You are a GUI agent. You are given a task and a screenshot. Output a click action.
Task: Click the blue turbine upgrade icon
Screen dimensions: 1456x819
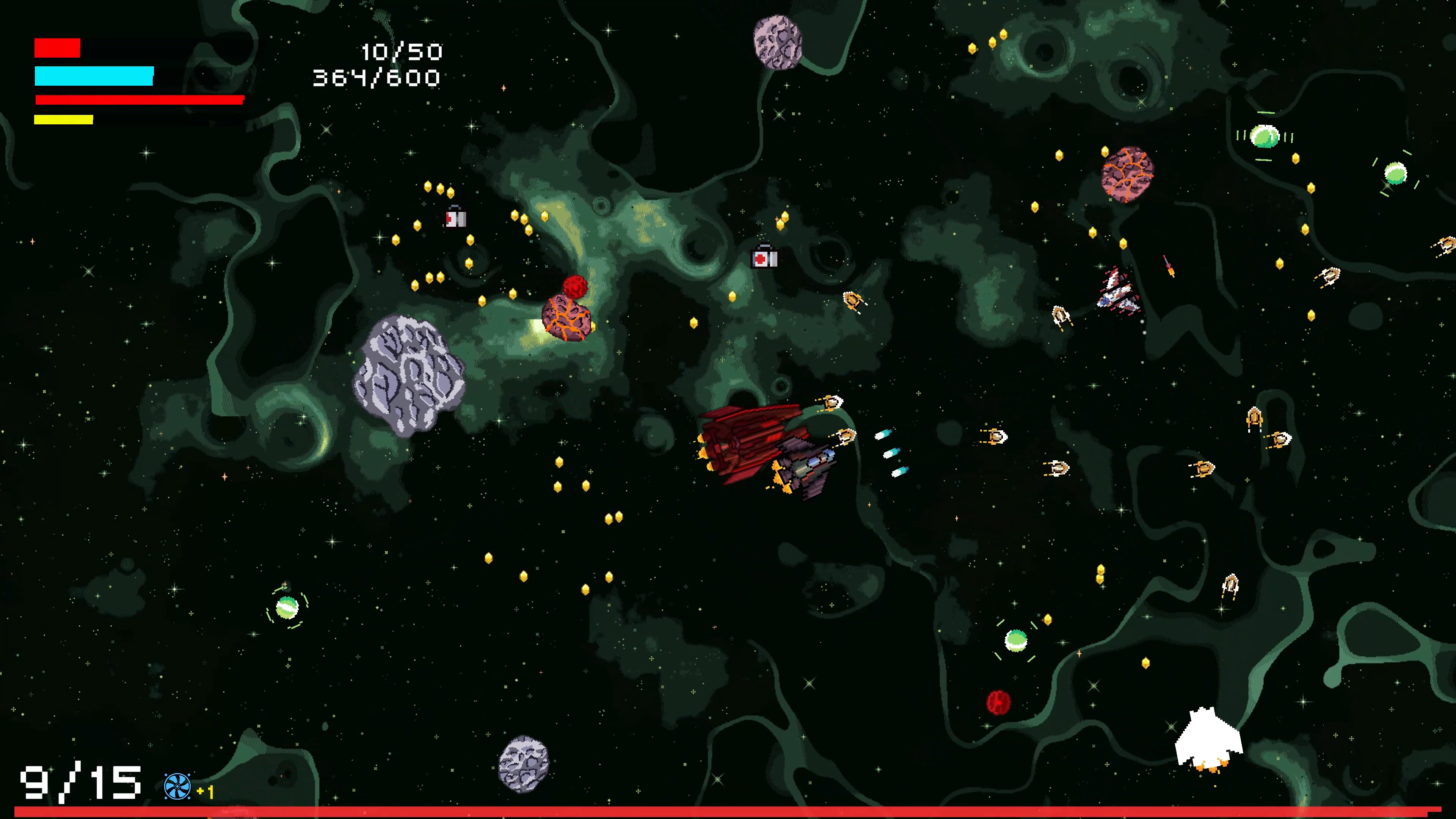[177, 786]
